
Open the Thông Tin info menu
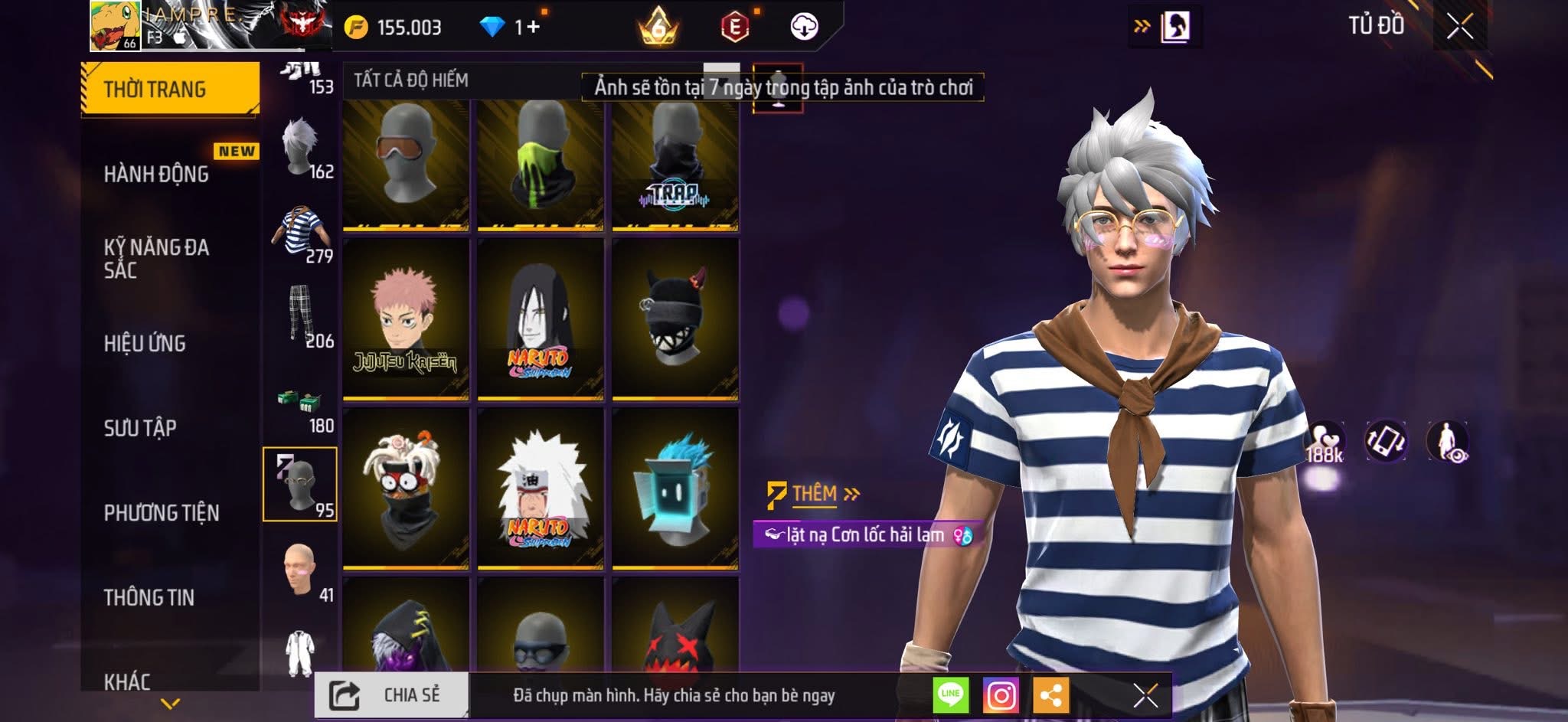click(149, 597)
